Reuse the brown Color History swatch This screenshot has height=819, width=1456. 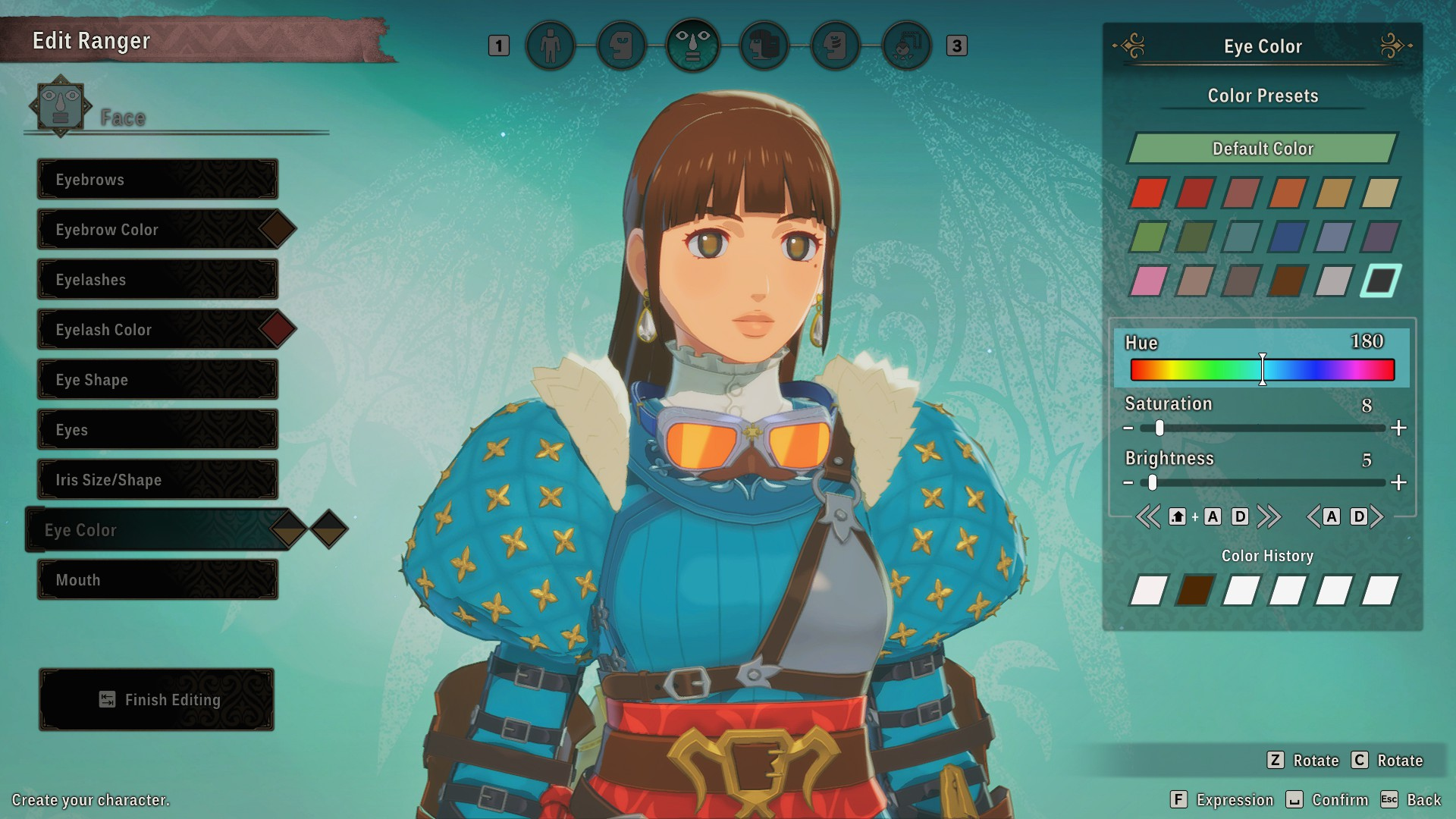click(x=1194, y=591)
